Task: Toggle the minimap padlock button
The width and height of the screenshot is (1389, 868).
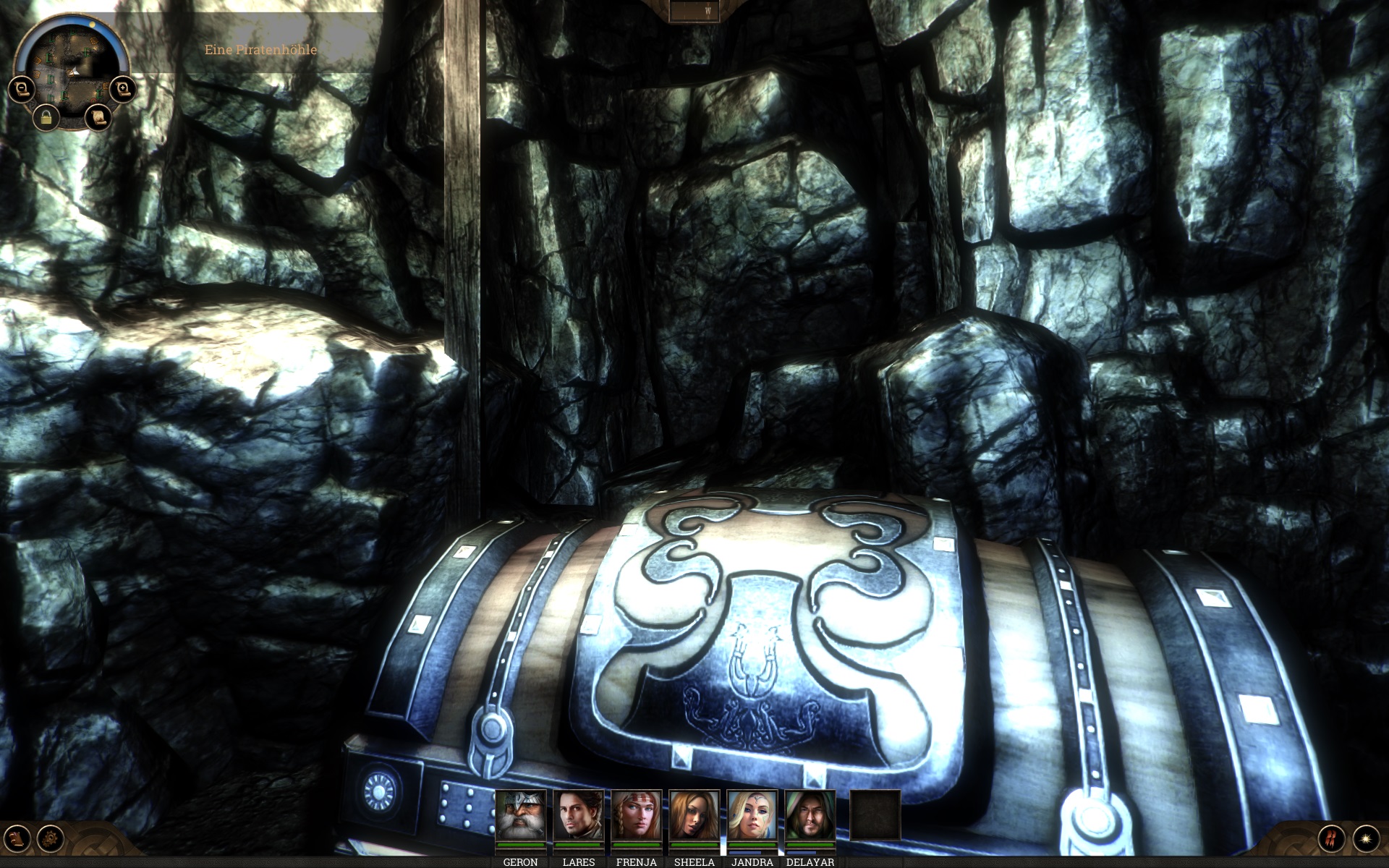Action: tap(46, 117)
